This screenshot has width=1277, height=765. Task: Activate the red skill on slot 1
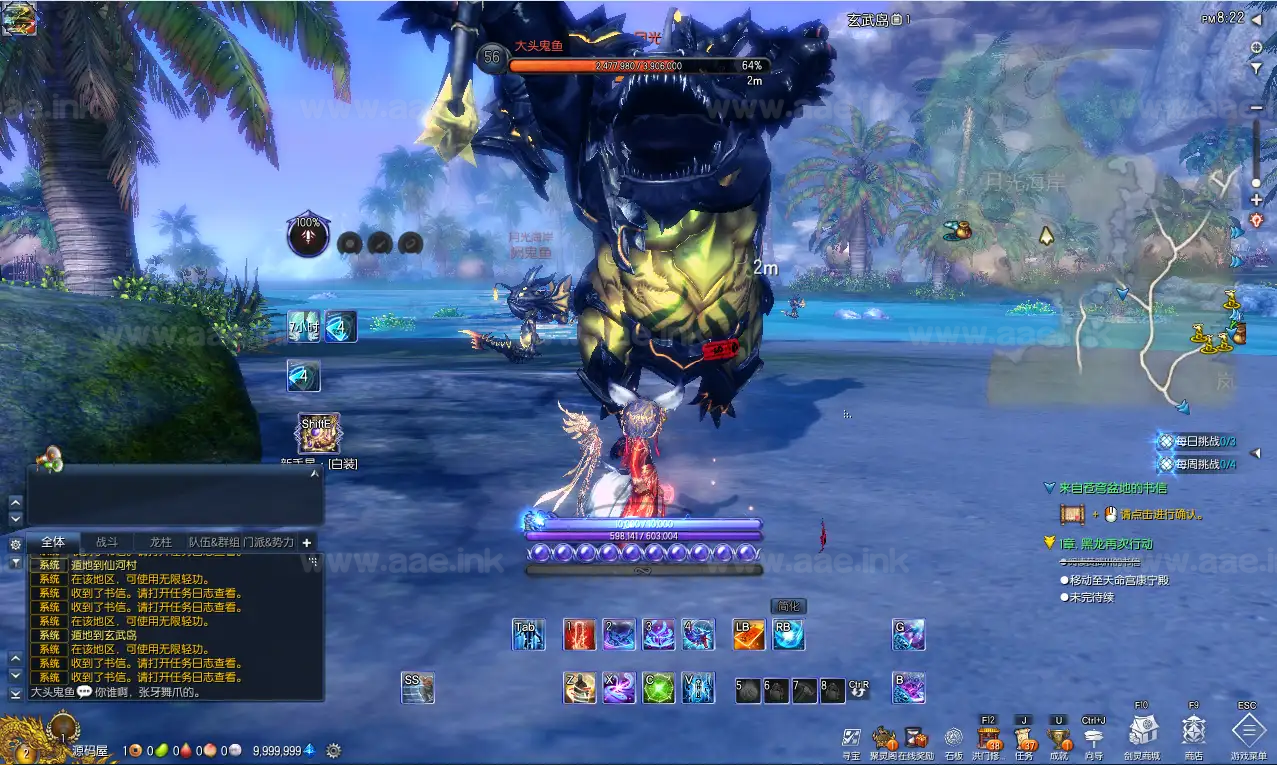tap(580, 634)
